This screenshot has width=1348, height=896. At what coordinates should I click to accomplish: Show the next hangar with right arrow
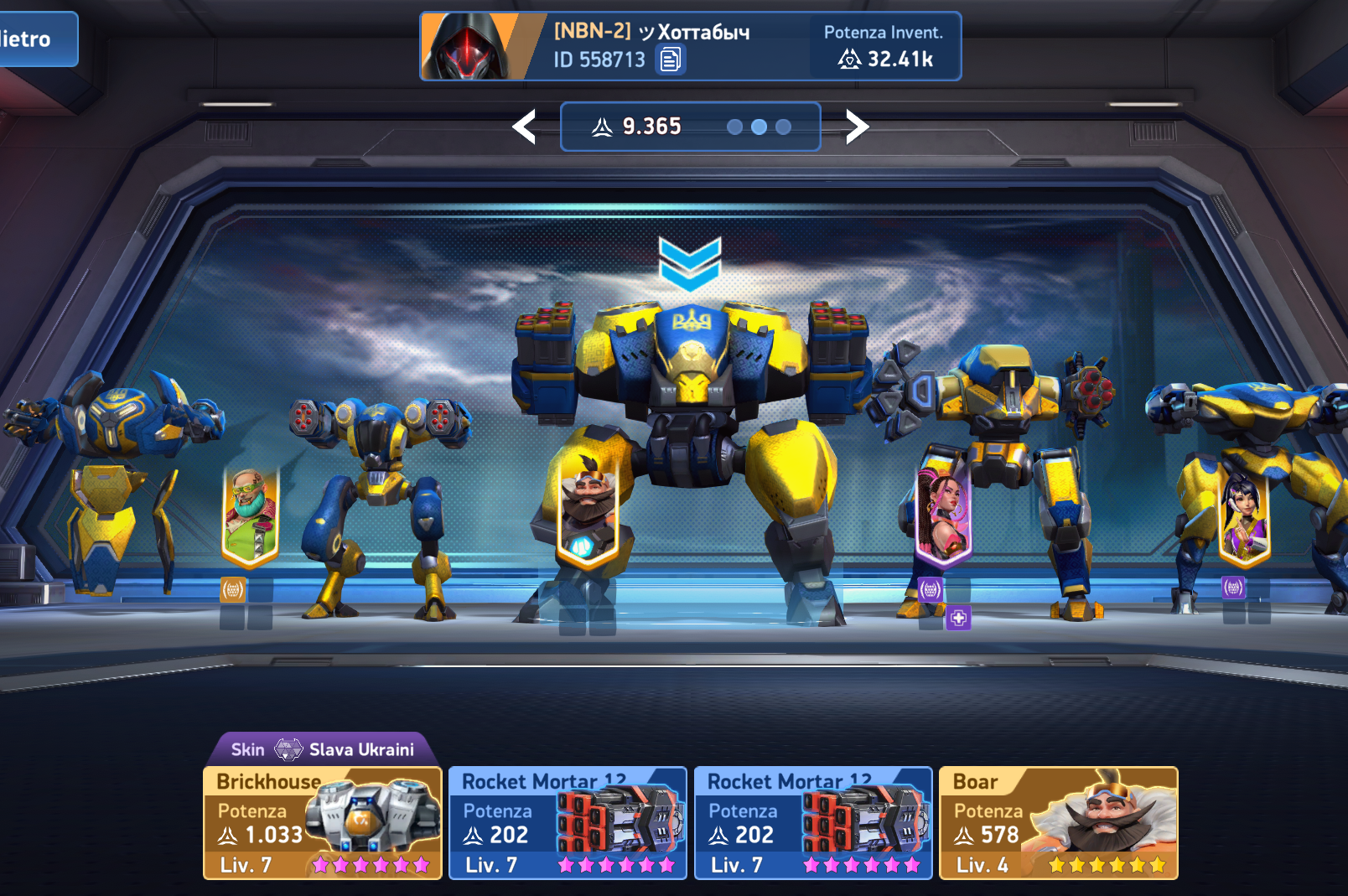pos(856,127)
